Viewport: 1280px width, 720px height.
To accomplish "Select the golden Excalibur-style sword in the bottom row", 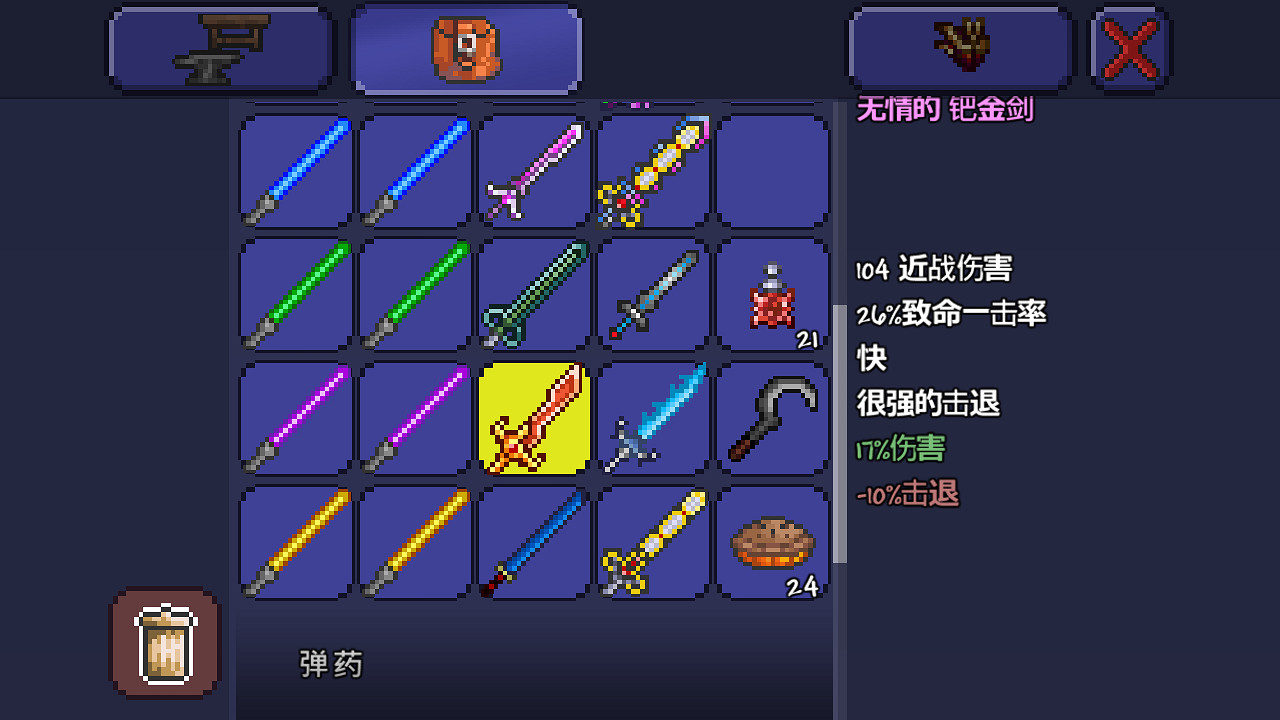I will (653, 544).
